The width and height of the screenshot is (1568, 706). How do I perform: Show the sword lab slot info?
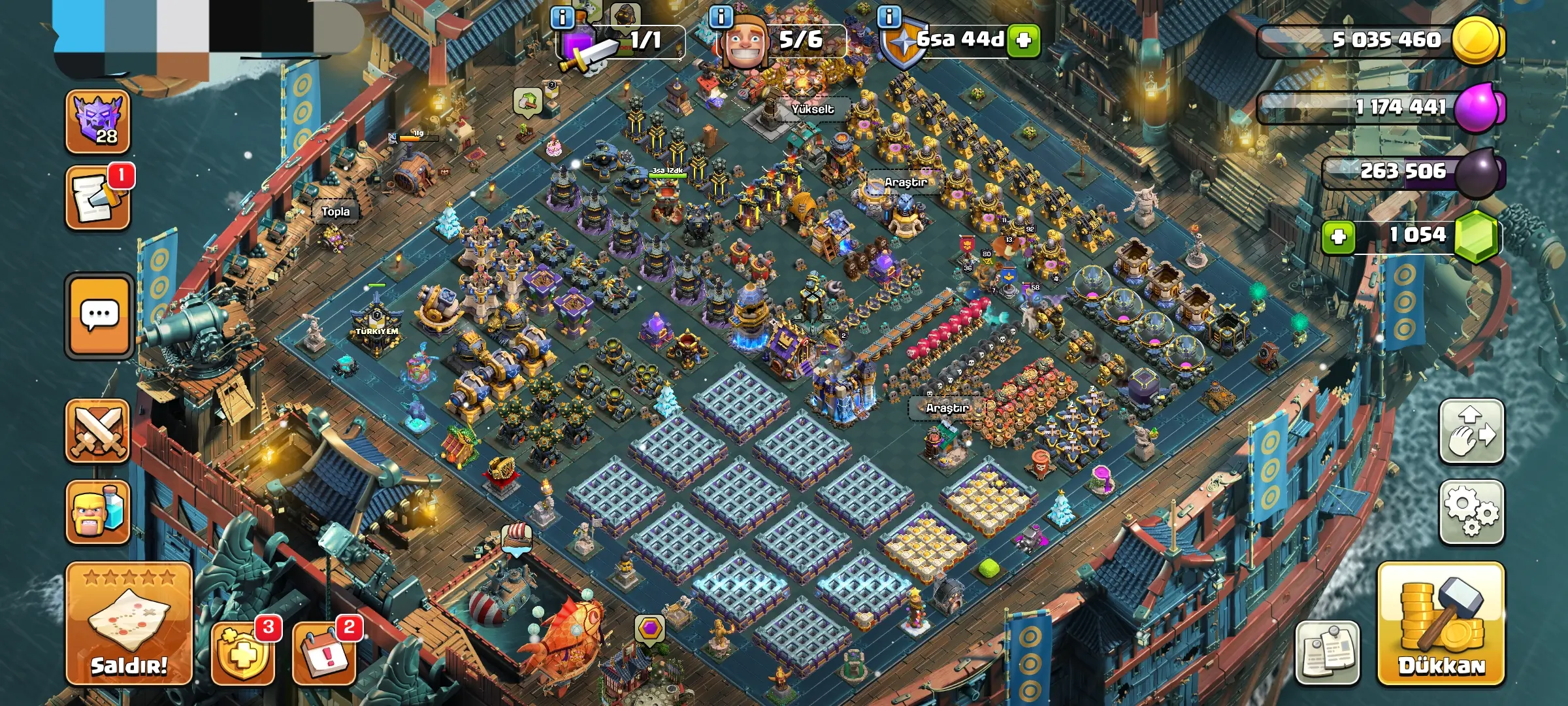(x=563, y=17)
